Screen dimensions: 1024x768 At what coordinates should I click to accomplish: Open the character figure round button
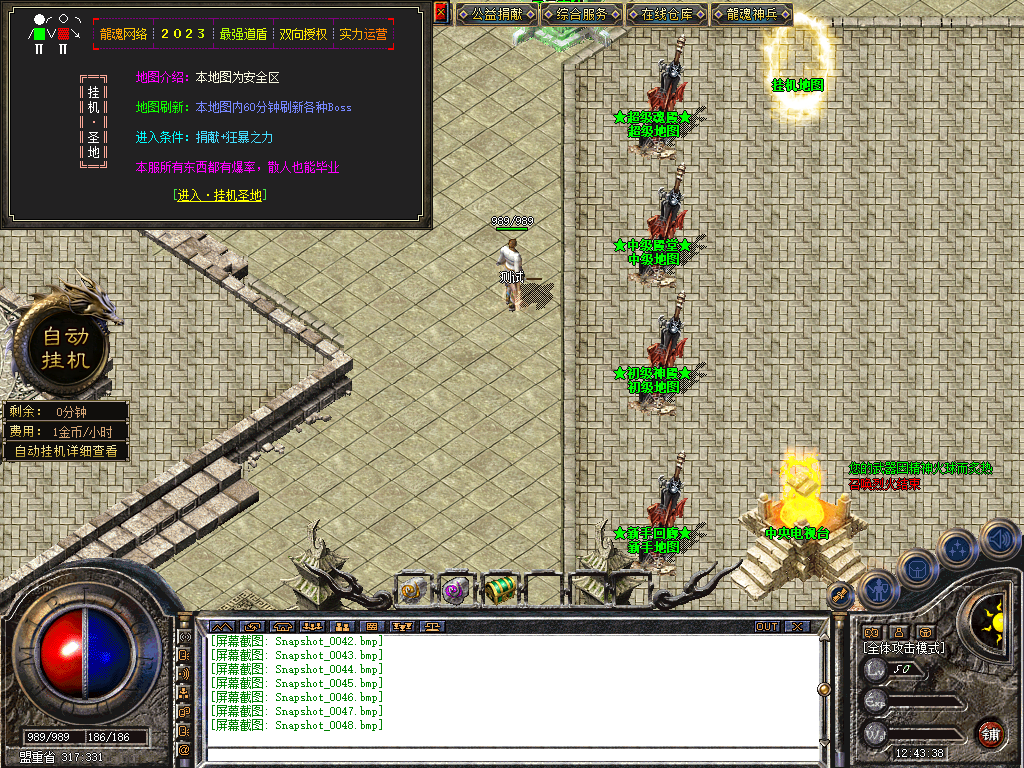click(x=877, y=588)
